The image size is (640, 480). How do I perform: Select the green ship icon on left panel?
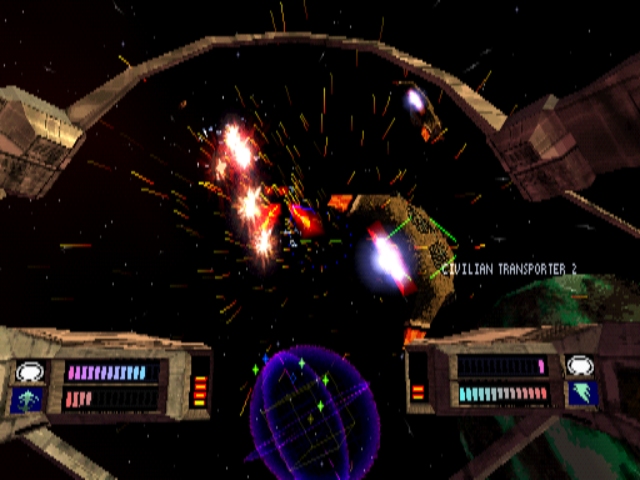28,400
